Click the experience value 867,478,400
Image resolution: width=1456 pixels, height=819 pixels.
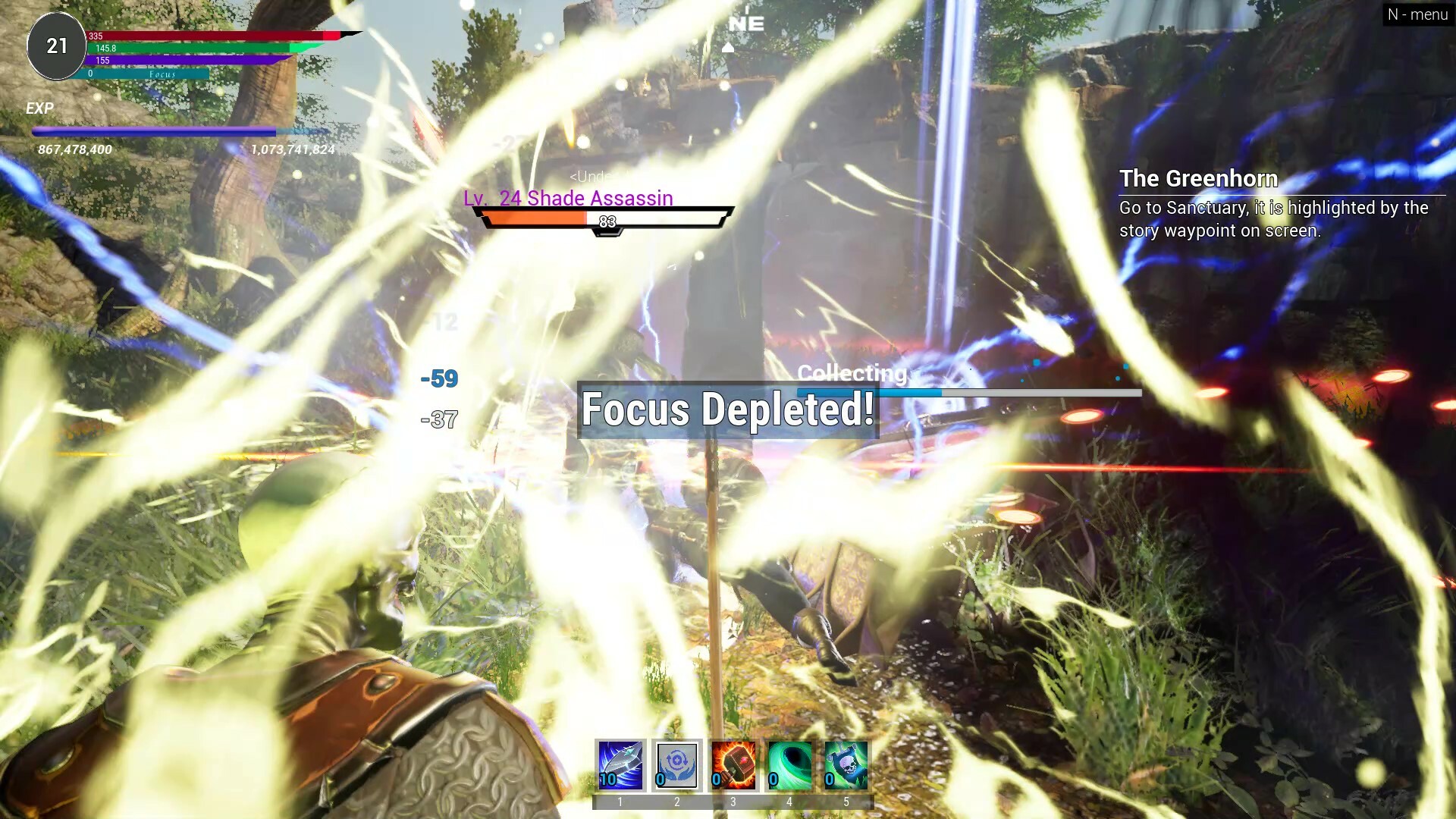[74, 150]
